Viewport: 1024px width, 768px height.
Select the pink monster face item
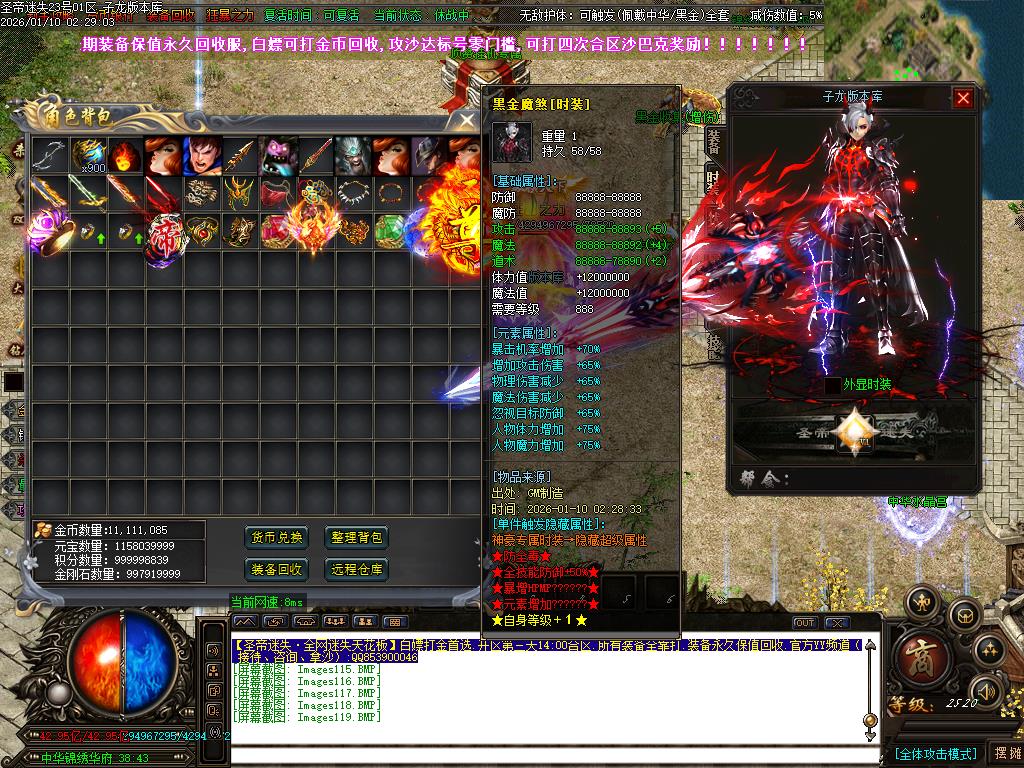(x=277, y=156)
